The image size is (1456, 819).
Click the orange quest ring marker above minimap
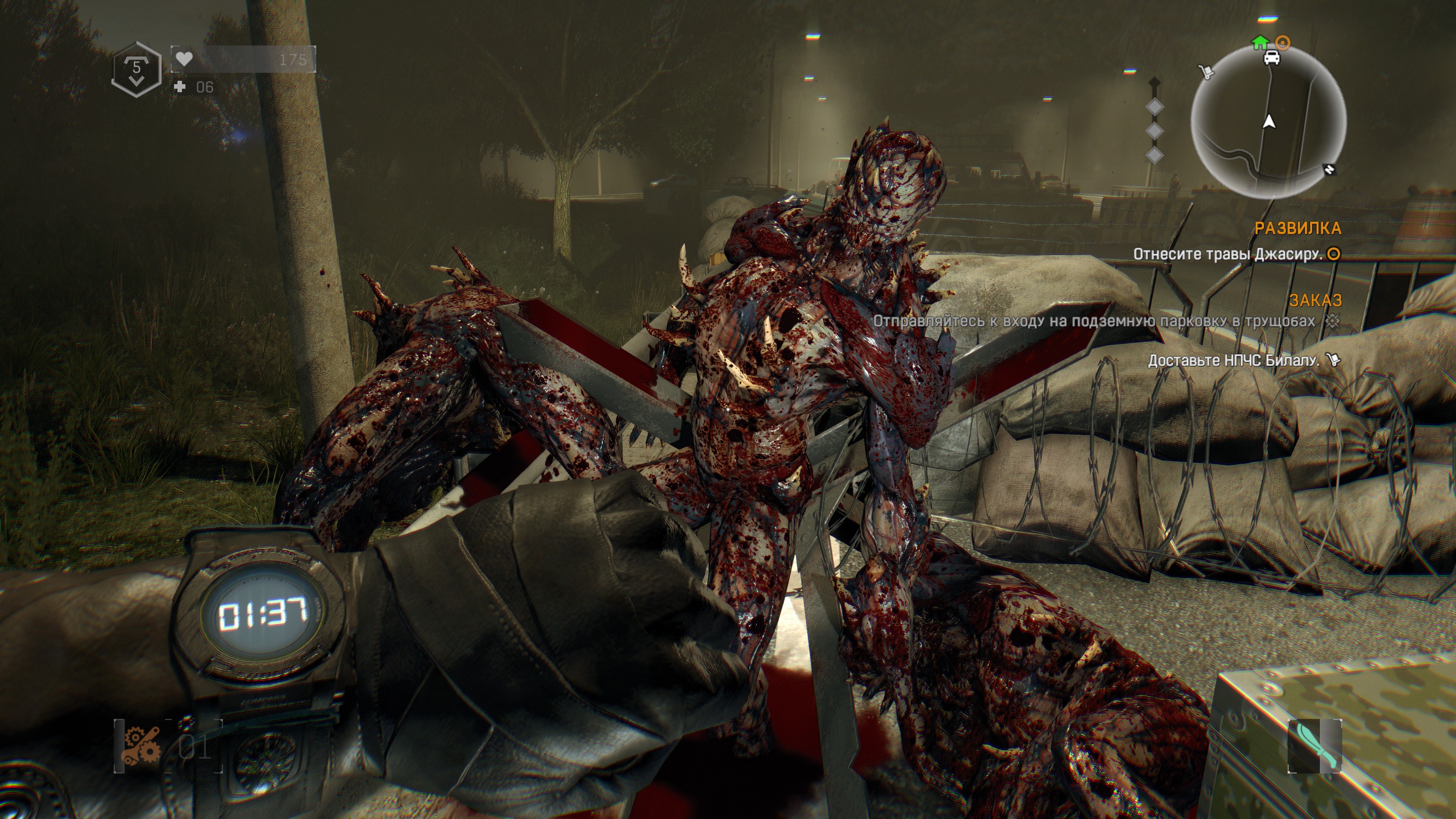1283,42
